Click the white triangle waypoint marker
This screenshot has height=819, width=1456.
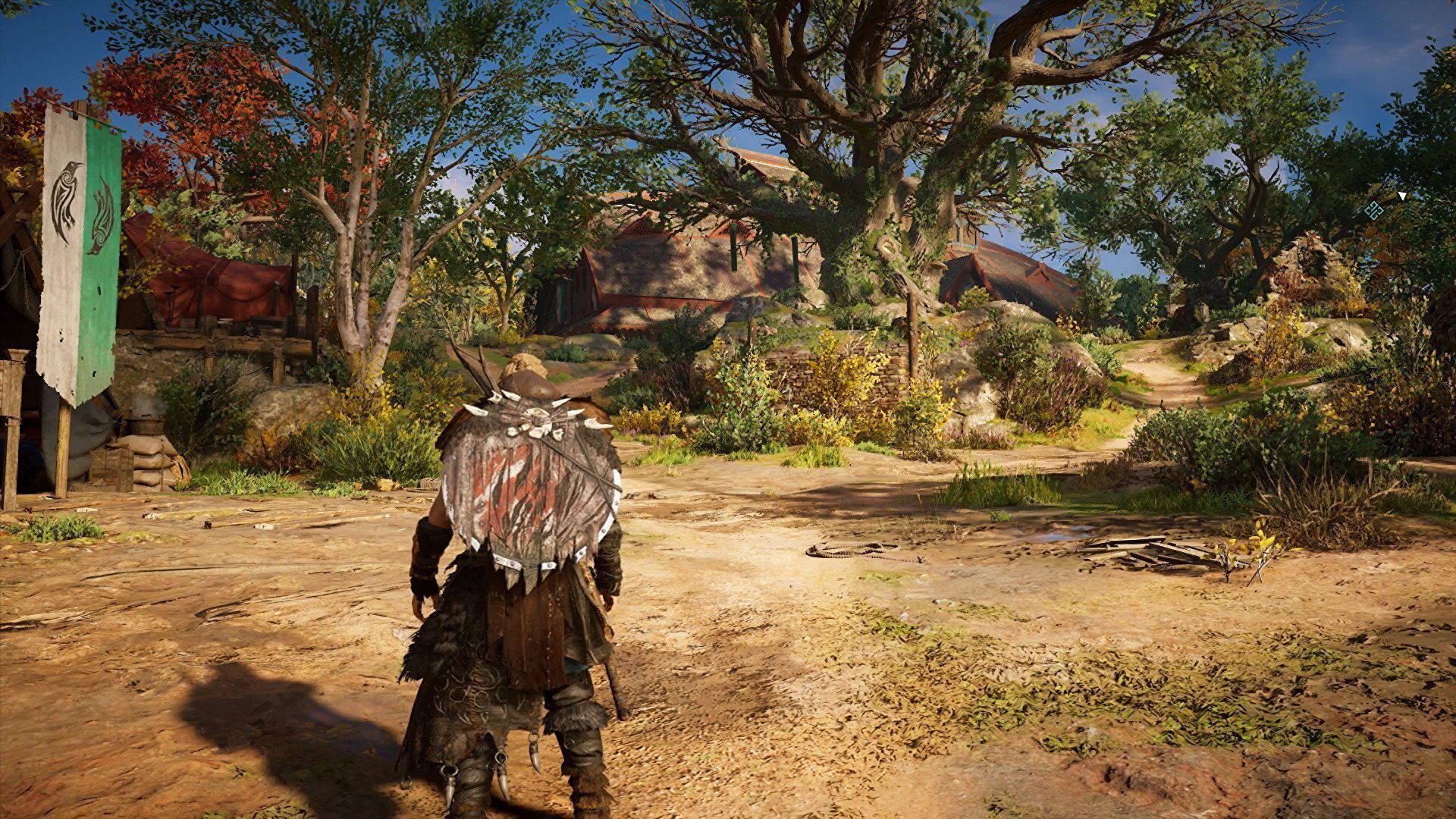point(1402,196)
